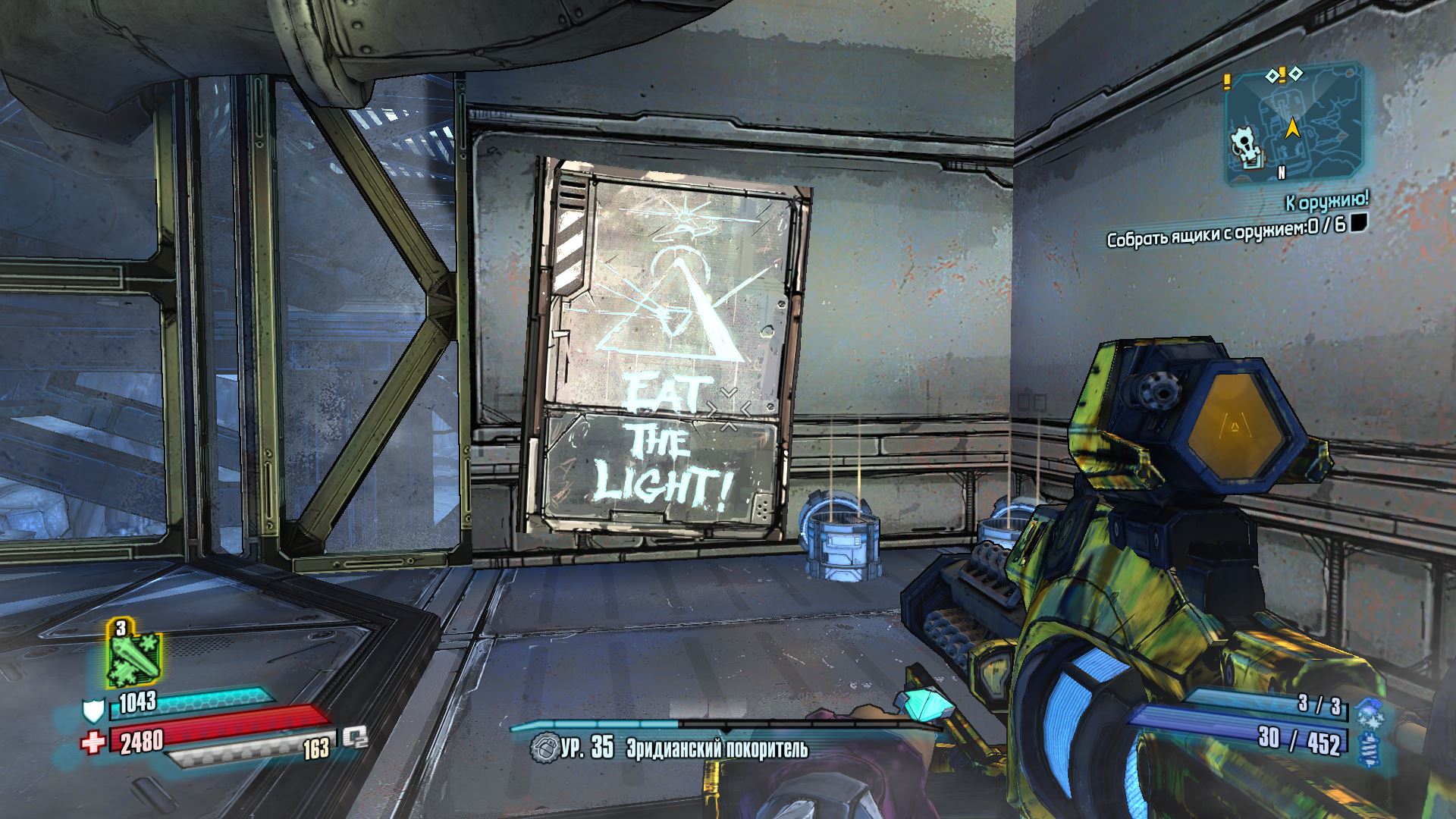Toggle the weapon crates objective checkbox
Viewport: 1456px width, 819px height.
coord(1359,222)
